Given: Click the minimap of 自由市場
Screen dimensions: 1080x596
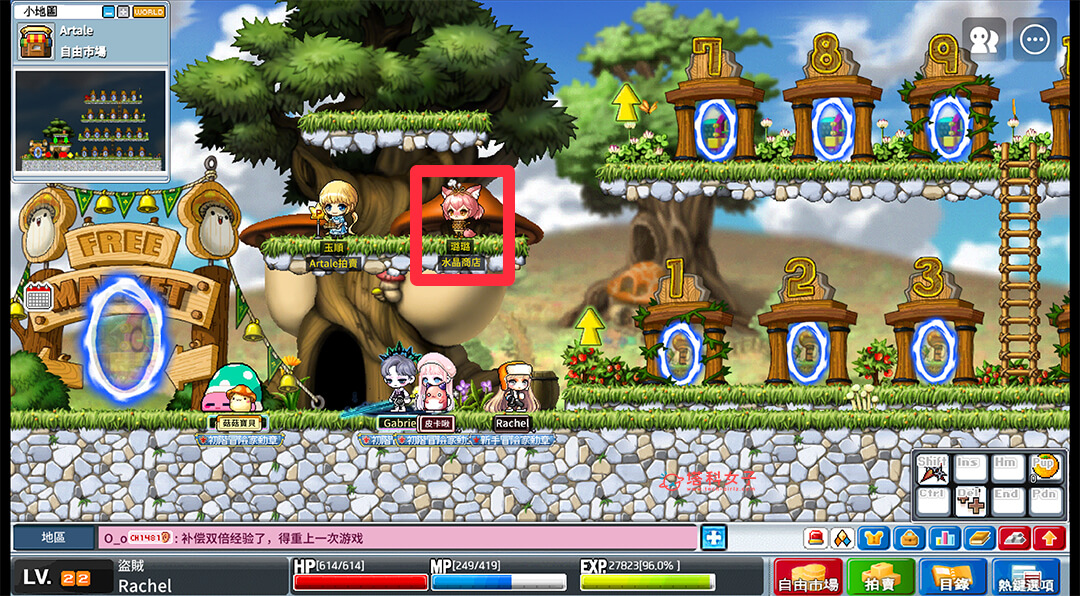Looking at the screenshot, I should pyautogui.click(x=90, y=122).
